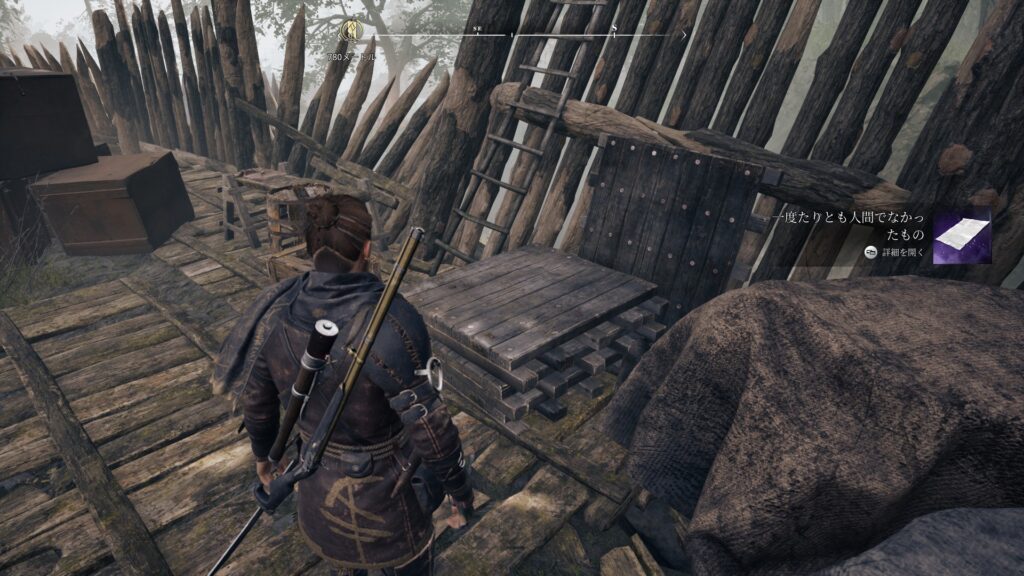The image size is (1024, 576).
Task: Open the purple document item thumbnail
Action: [x=961, y=236]
